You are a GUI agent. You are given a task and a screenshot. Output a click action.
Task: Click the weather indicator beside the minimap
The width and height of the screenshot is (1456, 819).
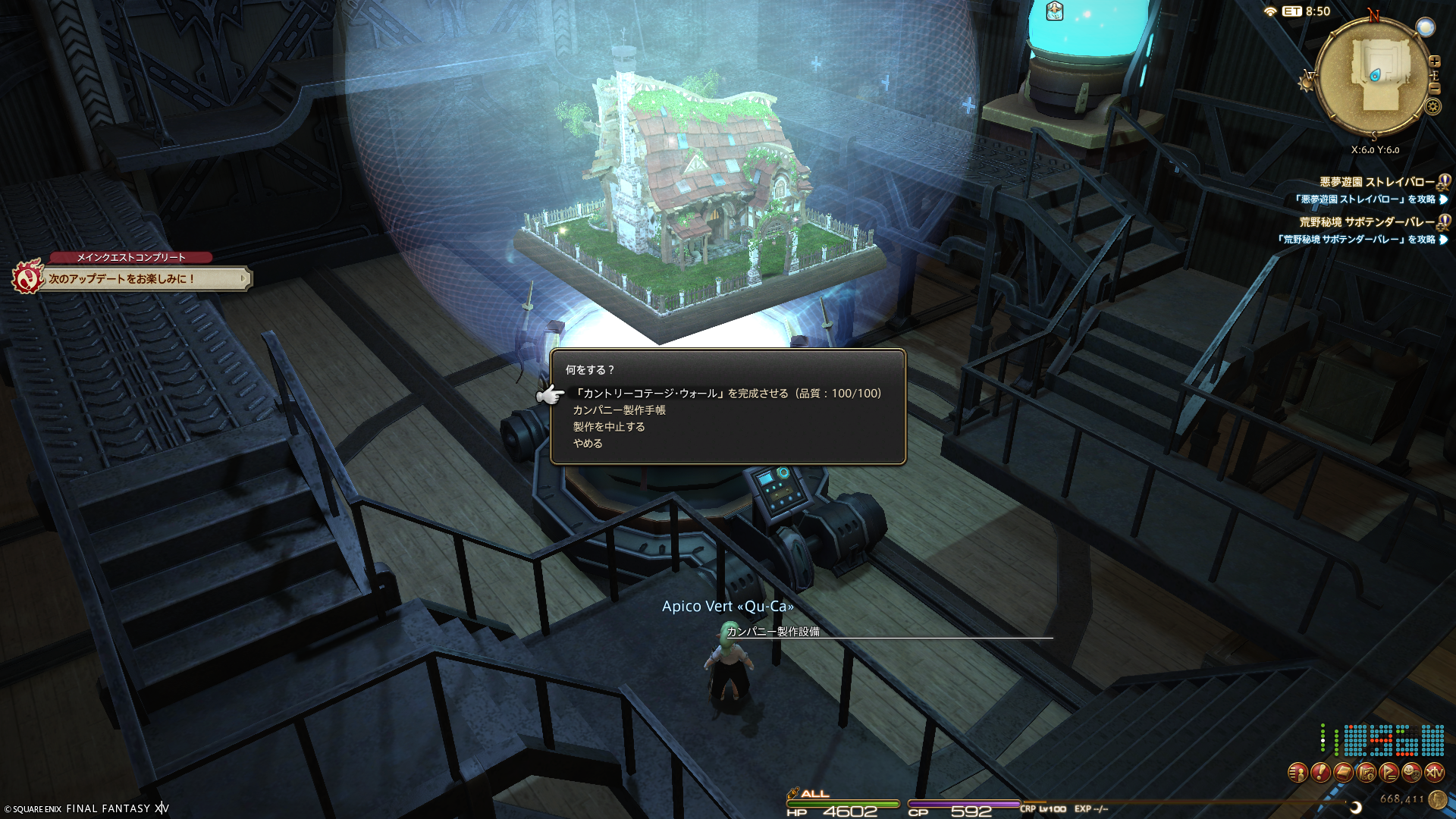pos(1426,27)
